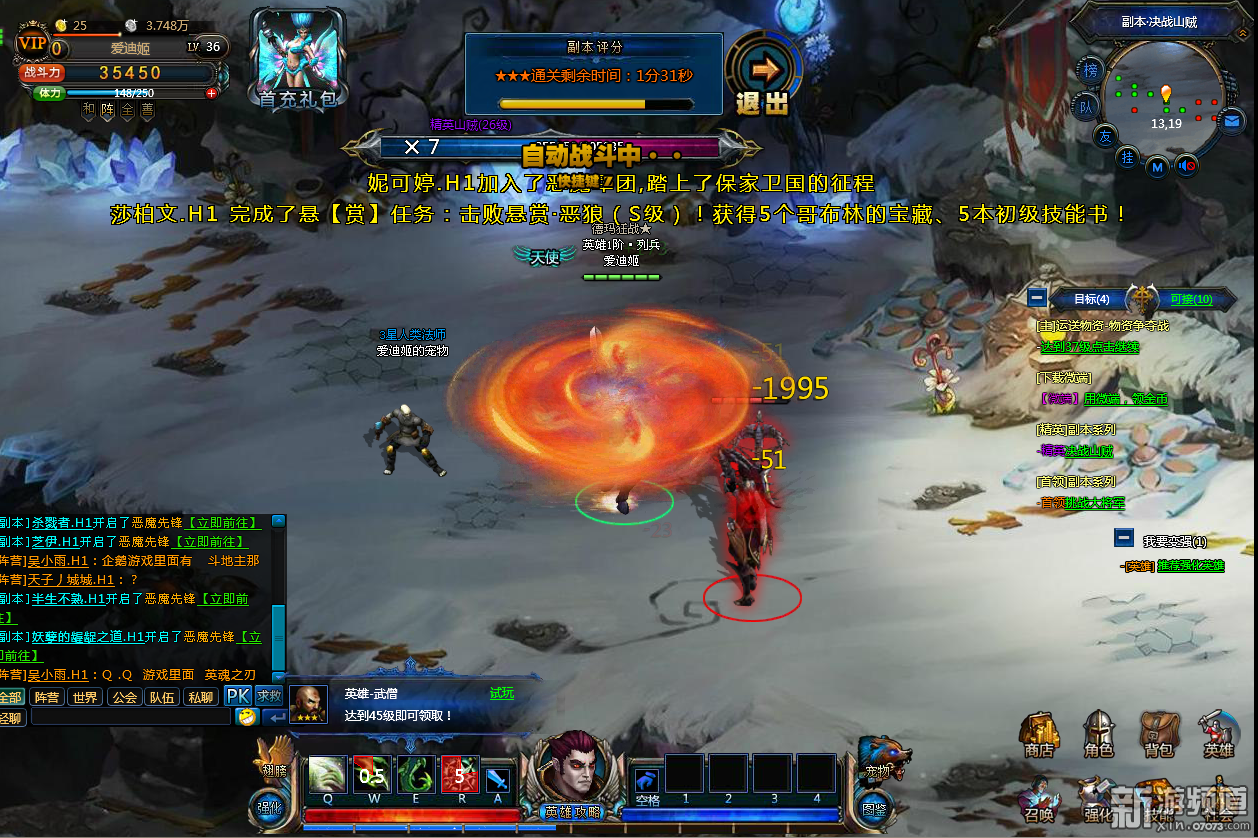Viewport: 1258px width, 838px height.
Task: Click the 翅膀 wings button
Action: 273,755
